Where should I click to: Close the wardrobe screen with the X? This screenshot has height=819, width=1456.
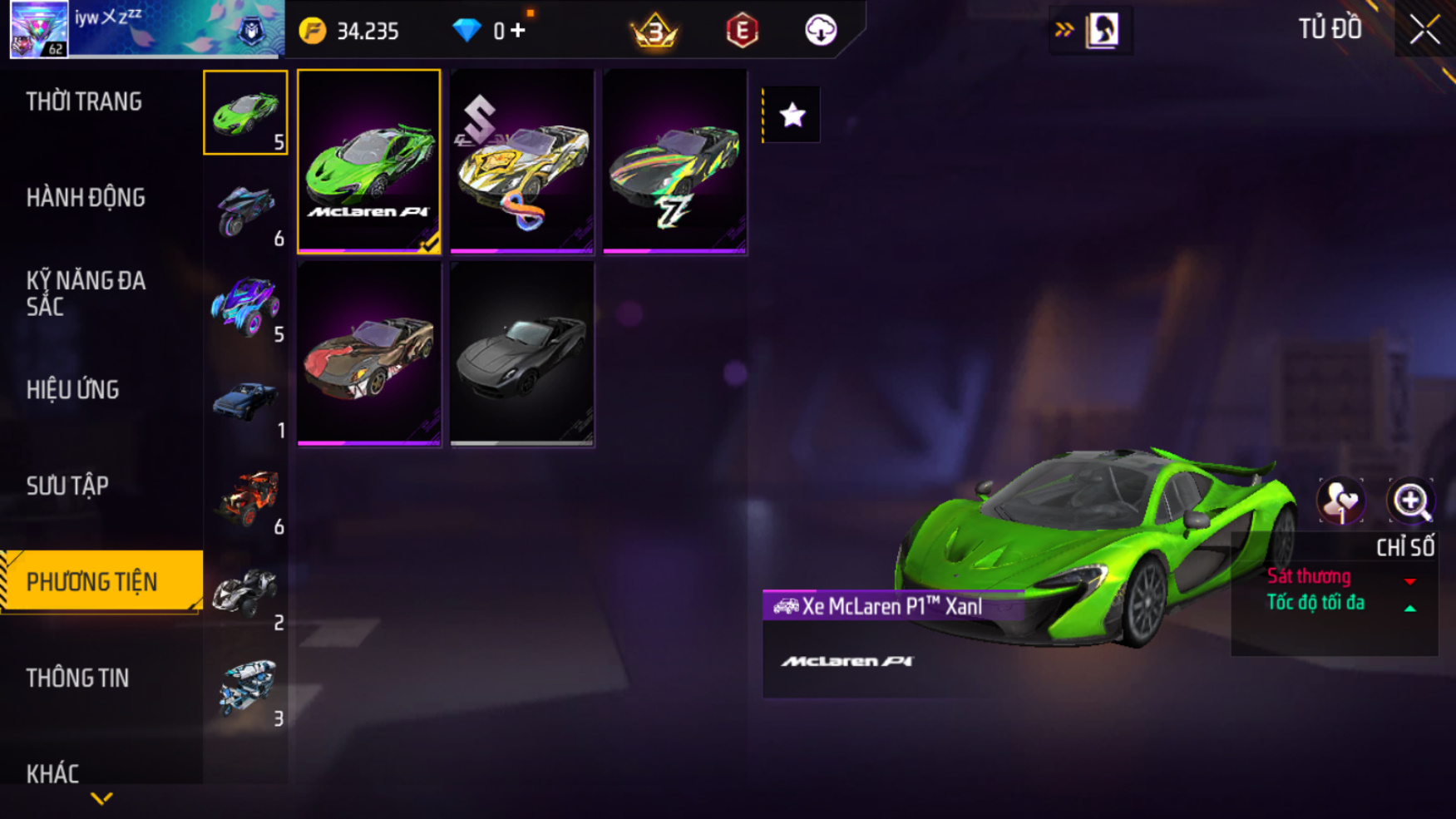tap(1424, 31)
